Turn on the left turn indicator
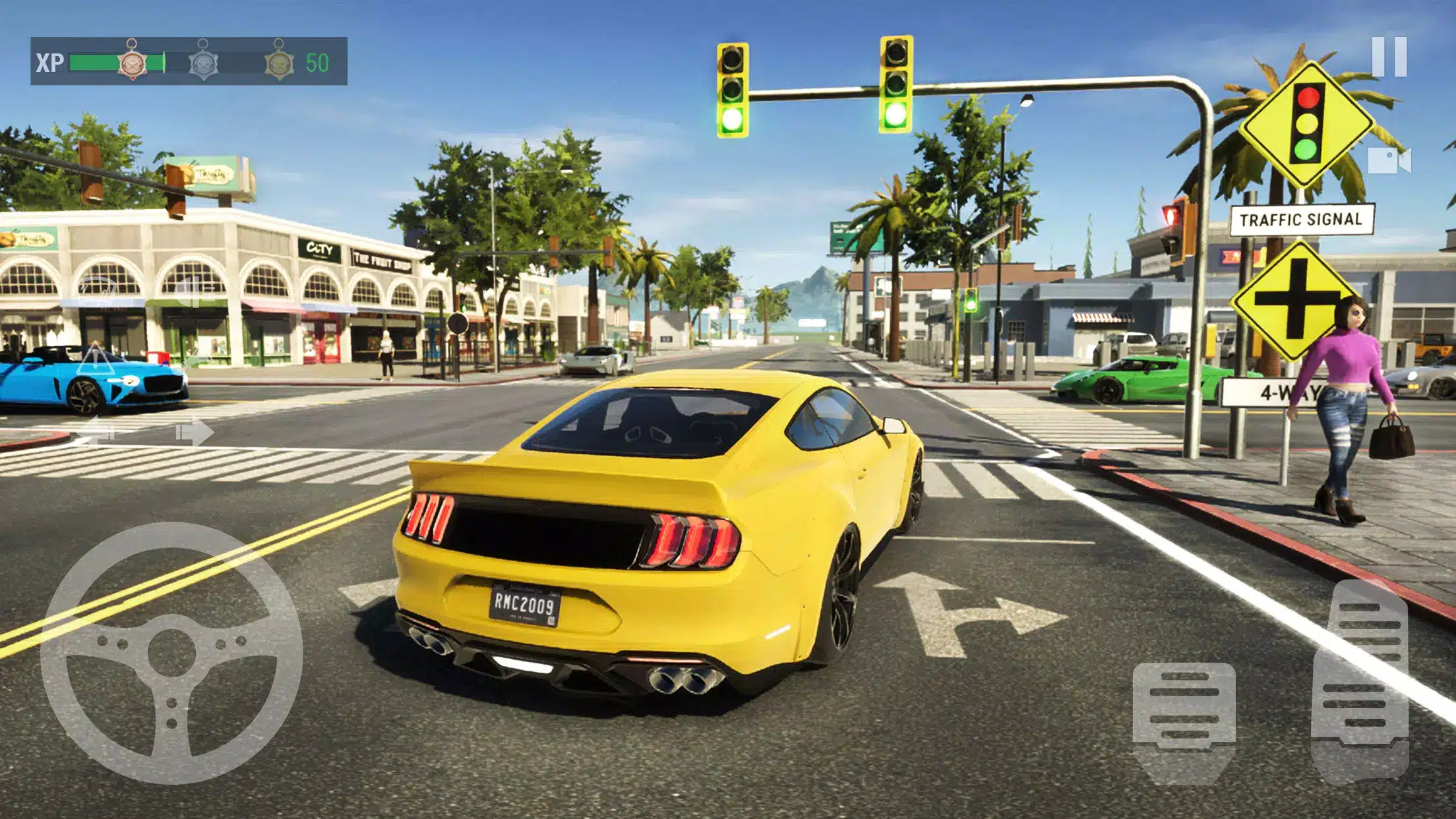 [96, 433]
